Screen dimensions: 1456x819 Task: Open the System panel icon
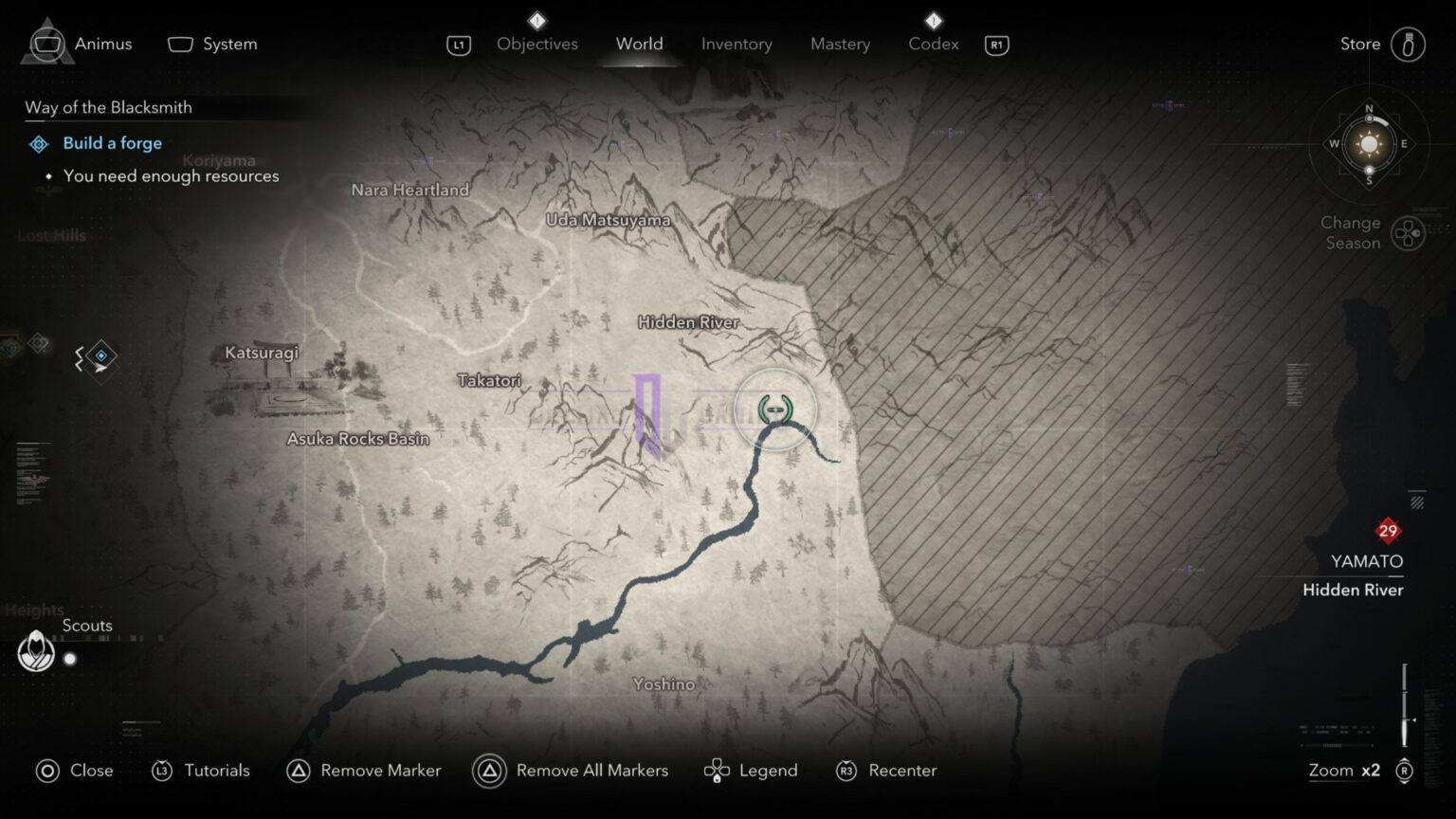[179, 44]
